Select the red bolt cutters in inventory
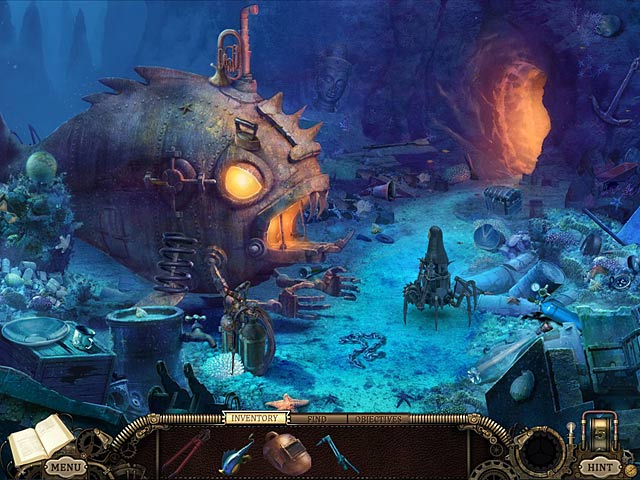 click(x=186, y=452)
